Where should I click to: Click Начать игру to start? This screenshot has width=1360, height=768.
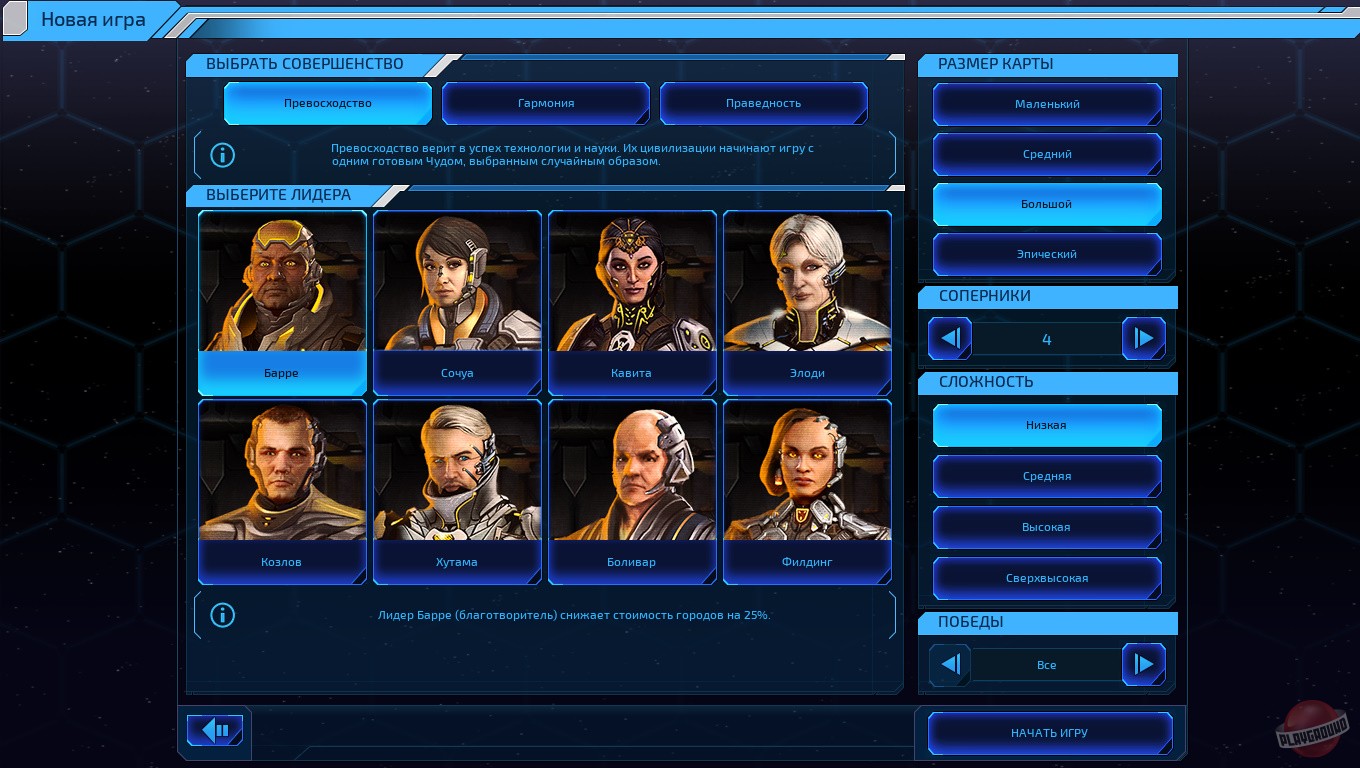click(1049, 733)
